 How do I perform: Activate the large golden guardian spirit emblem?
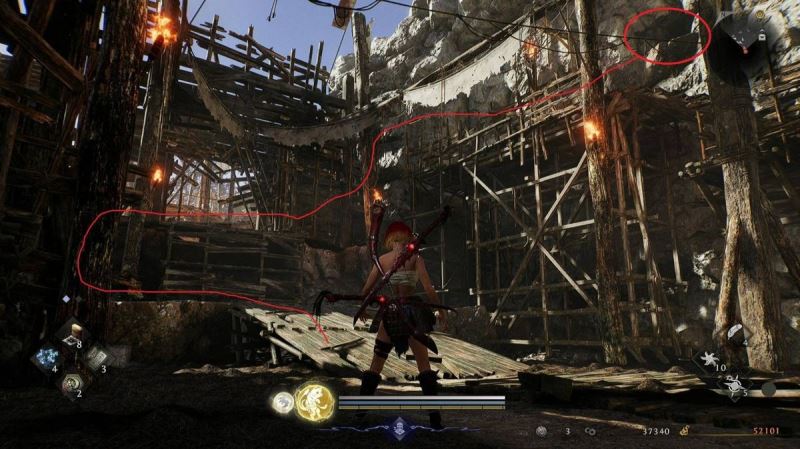click(x=314, y=402)
